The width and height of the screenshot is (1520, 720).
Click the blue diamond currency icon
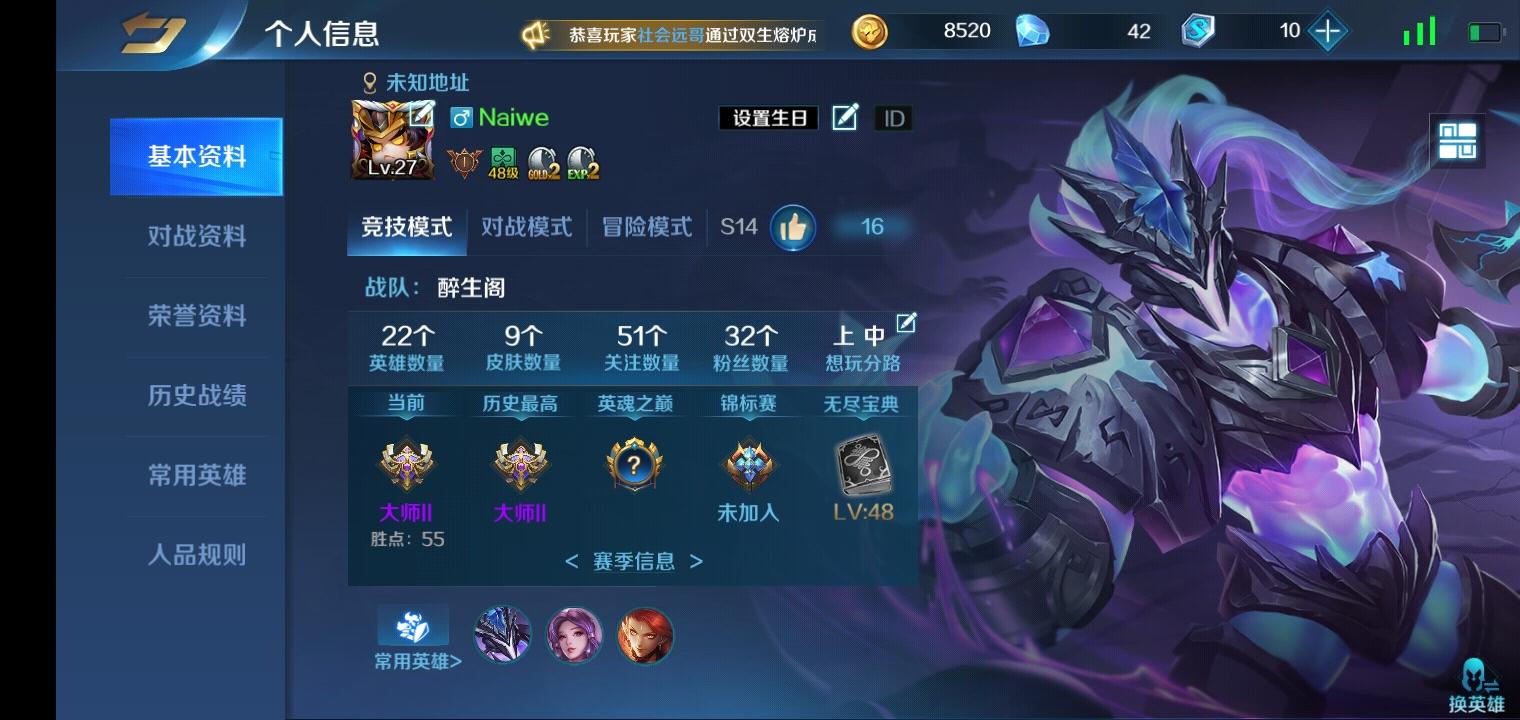pyautogui.click(x=1035, y=31)
